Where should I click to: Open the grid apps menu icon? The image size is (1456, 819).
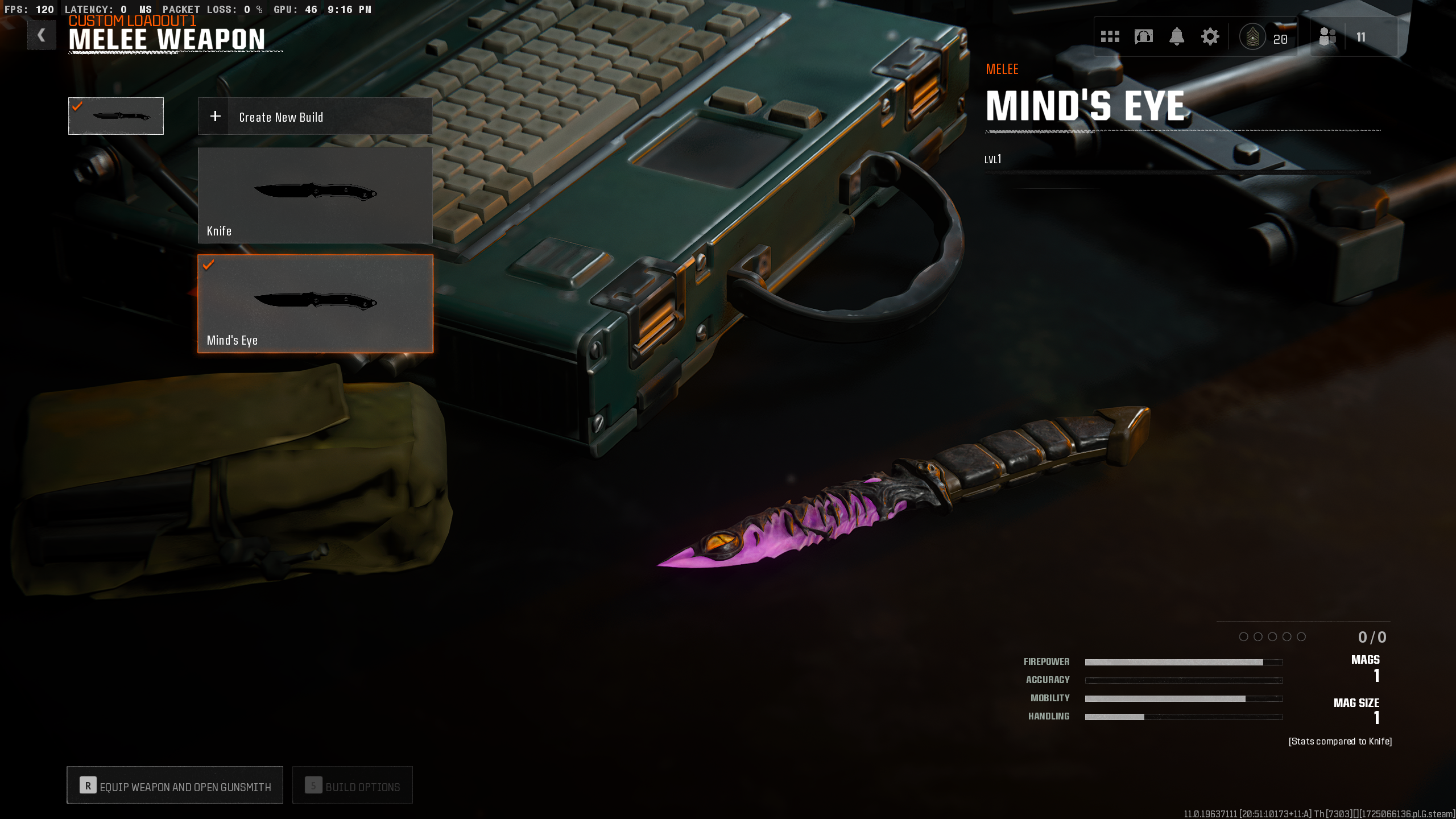point(1110,36)
